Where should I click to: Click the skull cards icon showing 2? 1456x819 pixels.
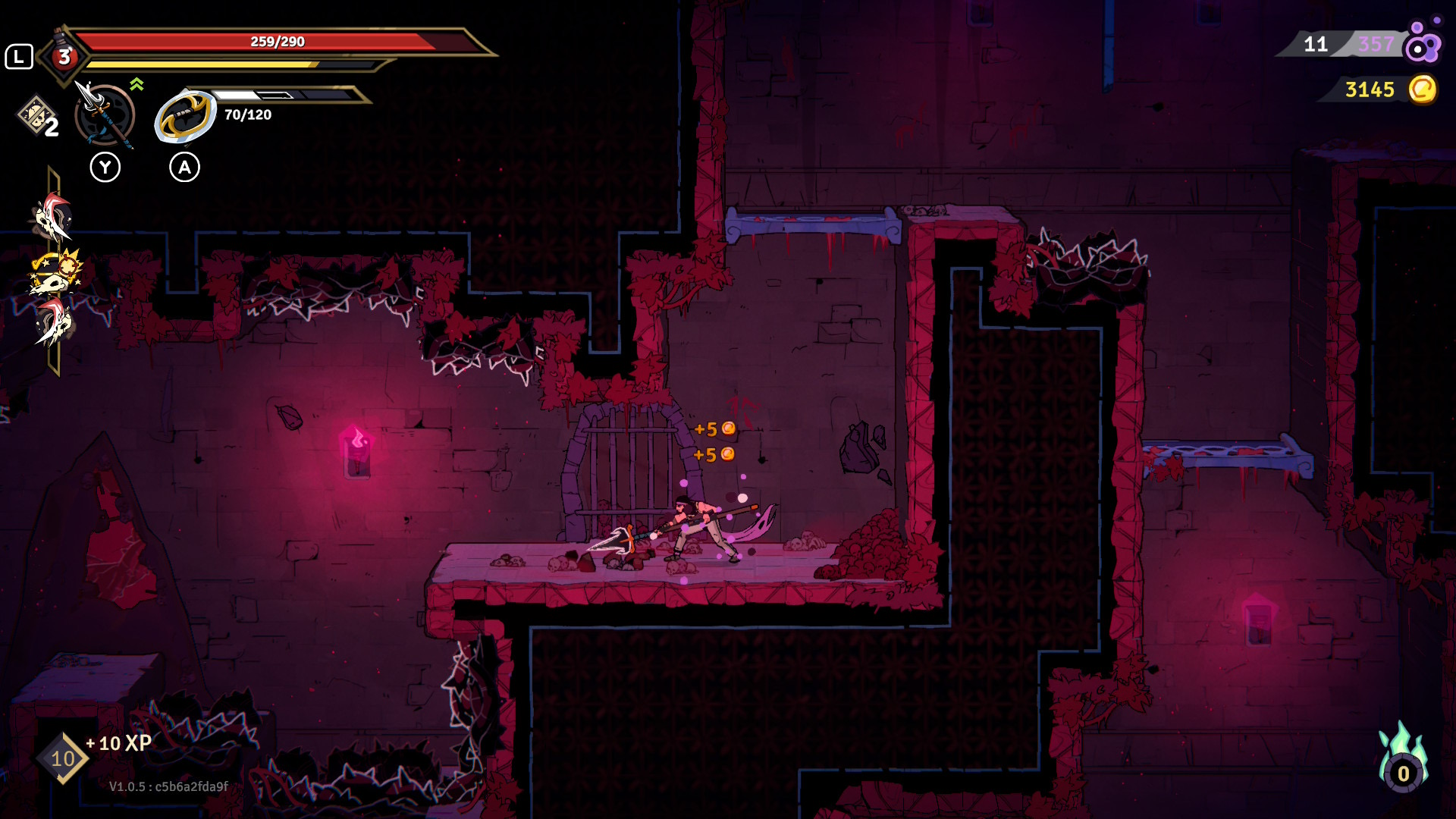tap(38, 118)
